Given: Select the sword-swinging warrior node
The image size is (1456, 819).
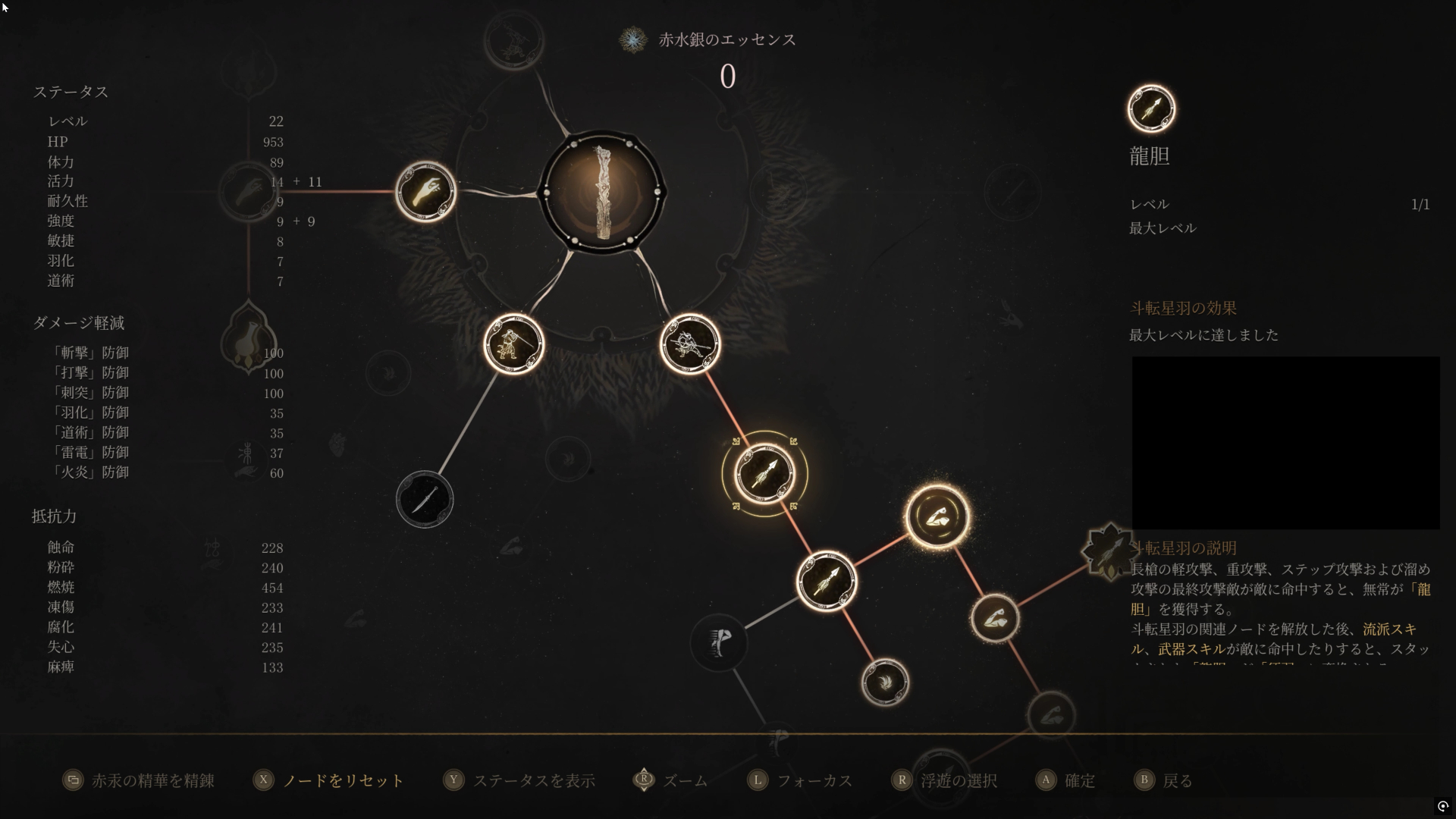Looking at the screenshot, I should tap(513, 344).
